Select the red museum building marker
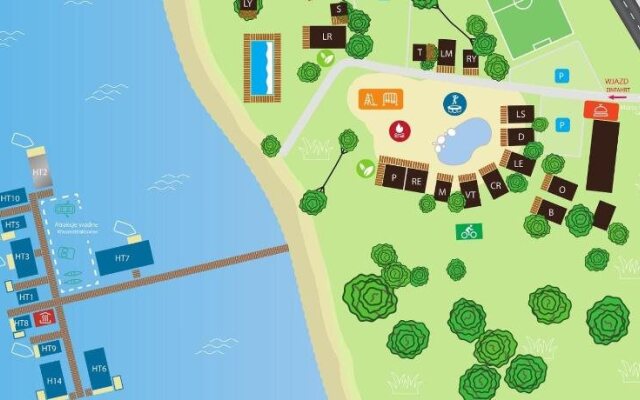 [x=44, y=318]
